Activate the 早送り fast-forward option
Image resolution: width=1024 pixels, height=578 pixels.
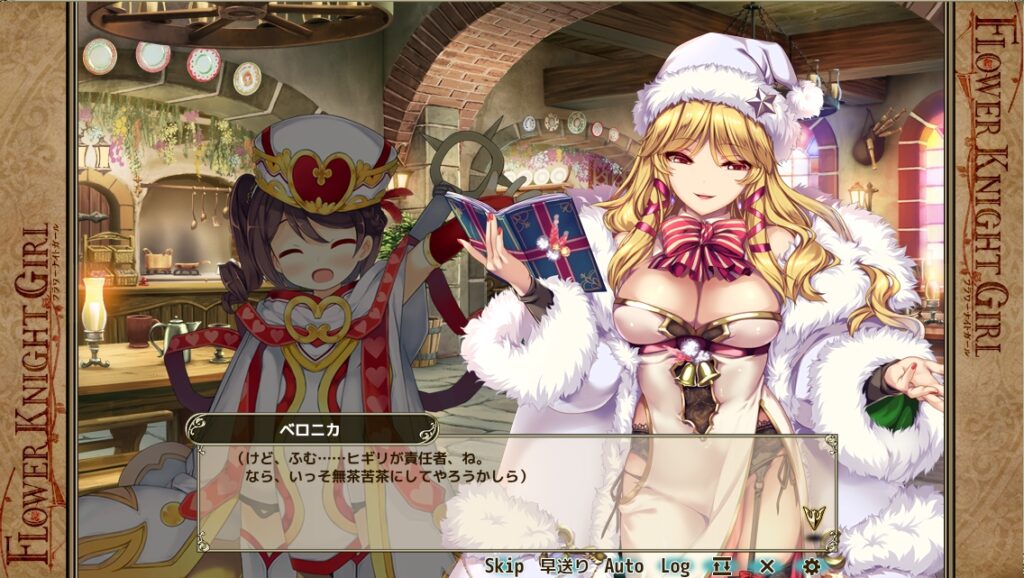tap(564, 566)
